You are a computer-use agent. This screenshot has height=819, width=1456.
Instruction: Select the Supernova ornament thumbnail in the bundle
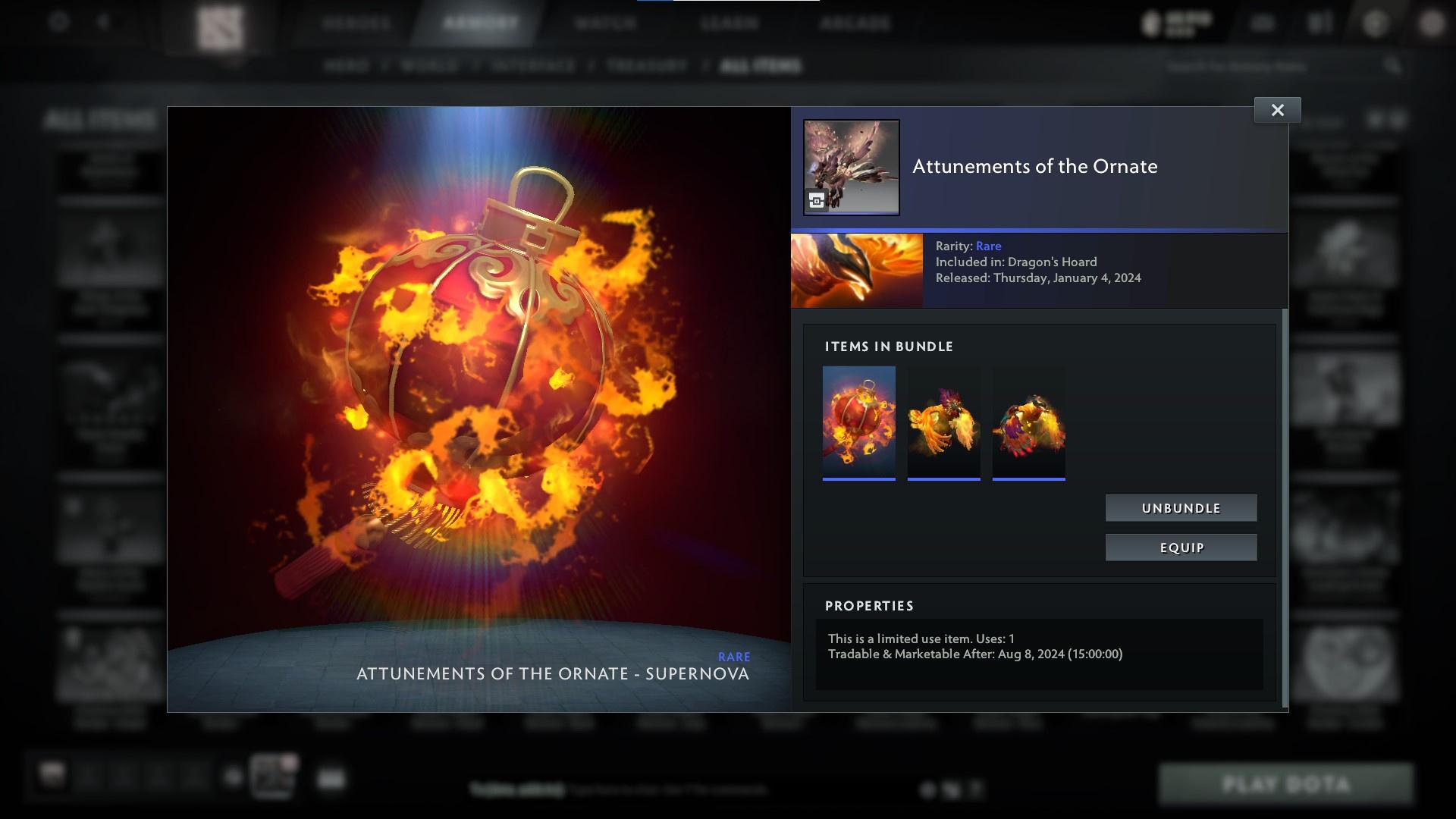click(858, 422)
